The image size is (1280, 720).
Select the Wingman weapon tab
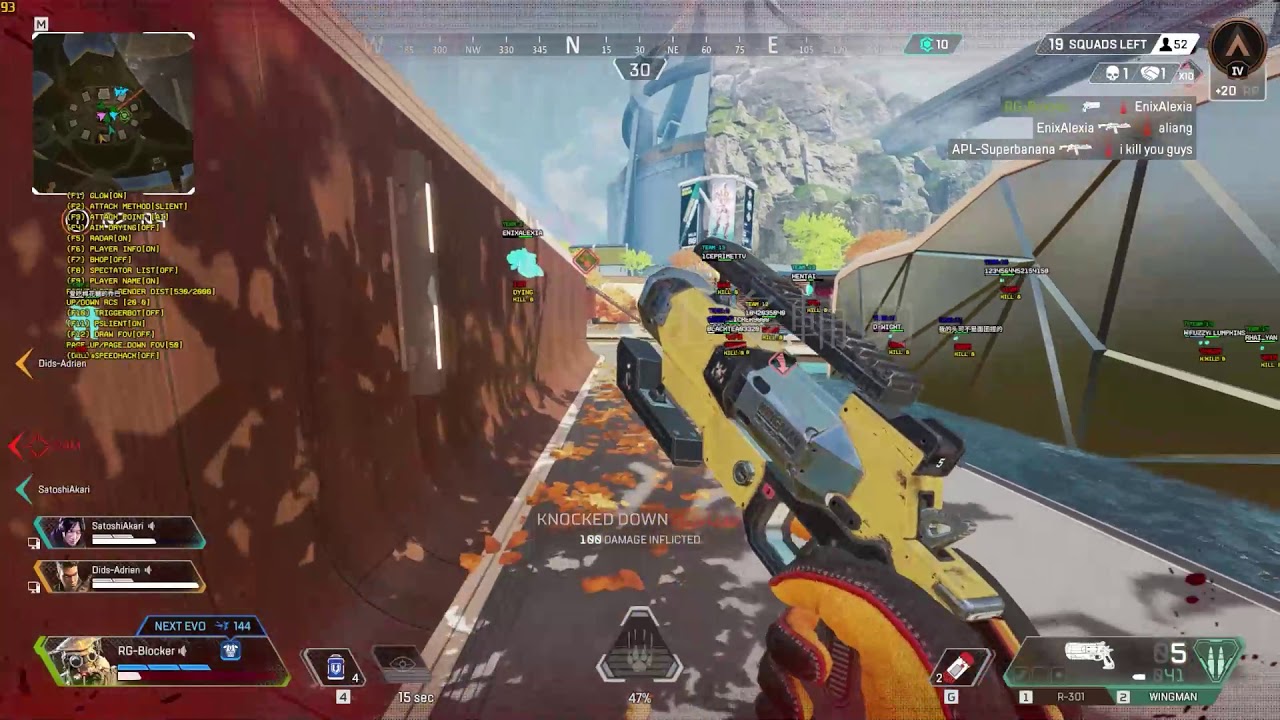point(1172,697)
